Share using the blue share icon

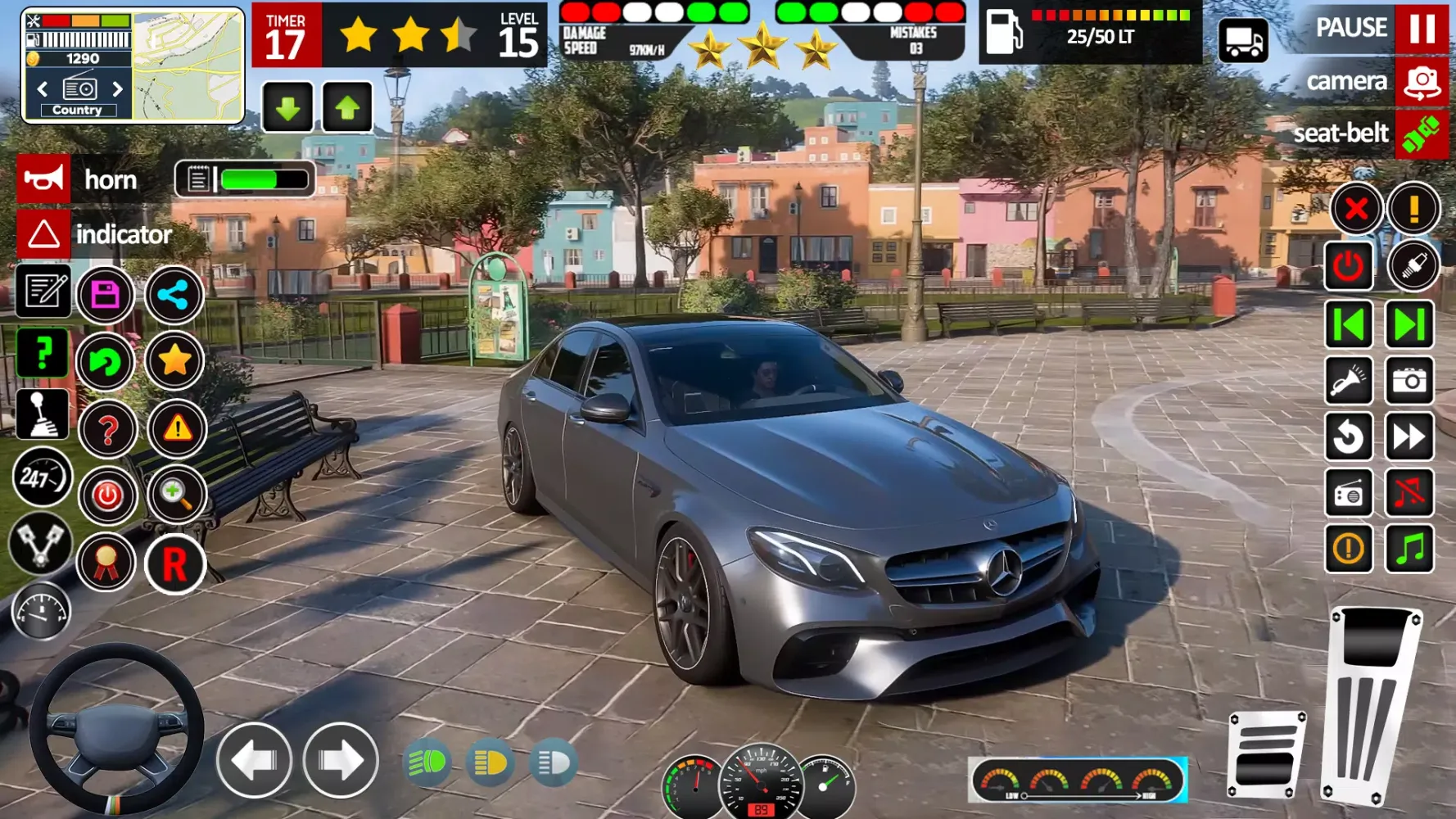pos(174,295)
